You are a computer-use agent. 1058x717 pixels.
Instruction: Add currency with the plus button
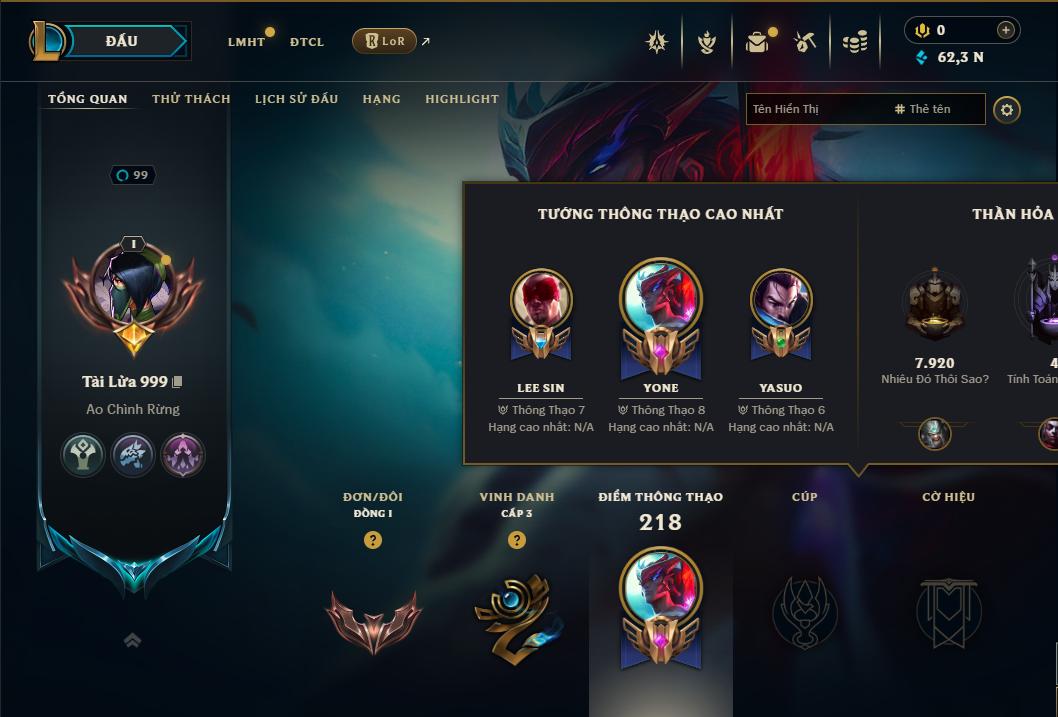tap(1006, 30)
